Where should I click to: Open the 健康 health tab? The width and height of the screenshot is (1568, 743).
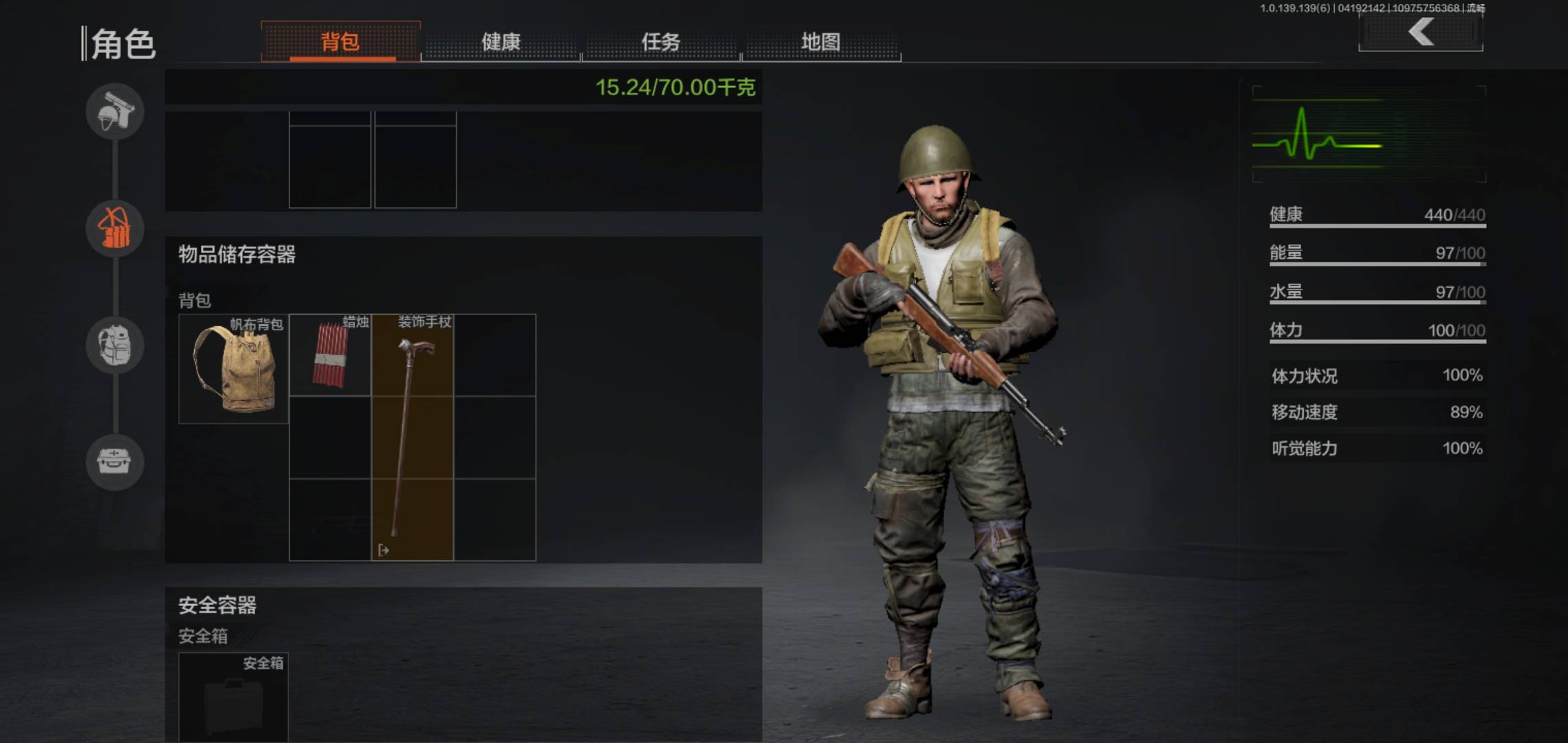501,42
